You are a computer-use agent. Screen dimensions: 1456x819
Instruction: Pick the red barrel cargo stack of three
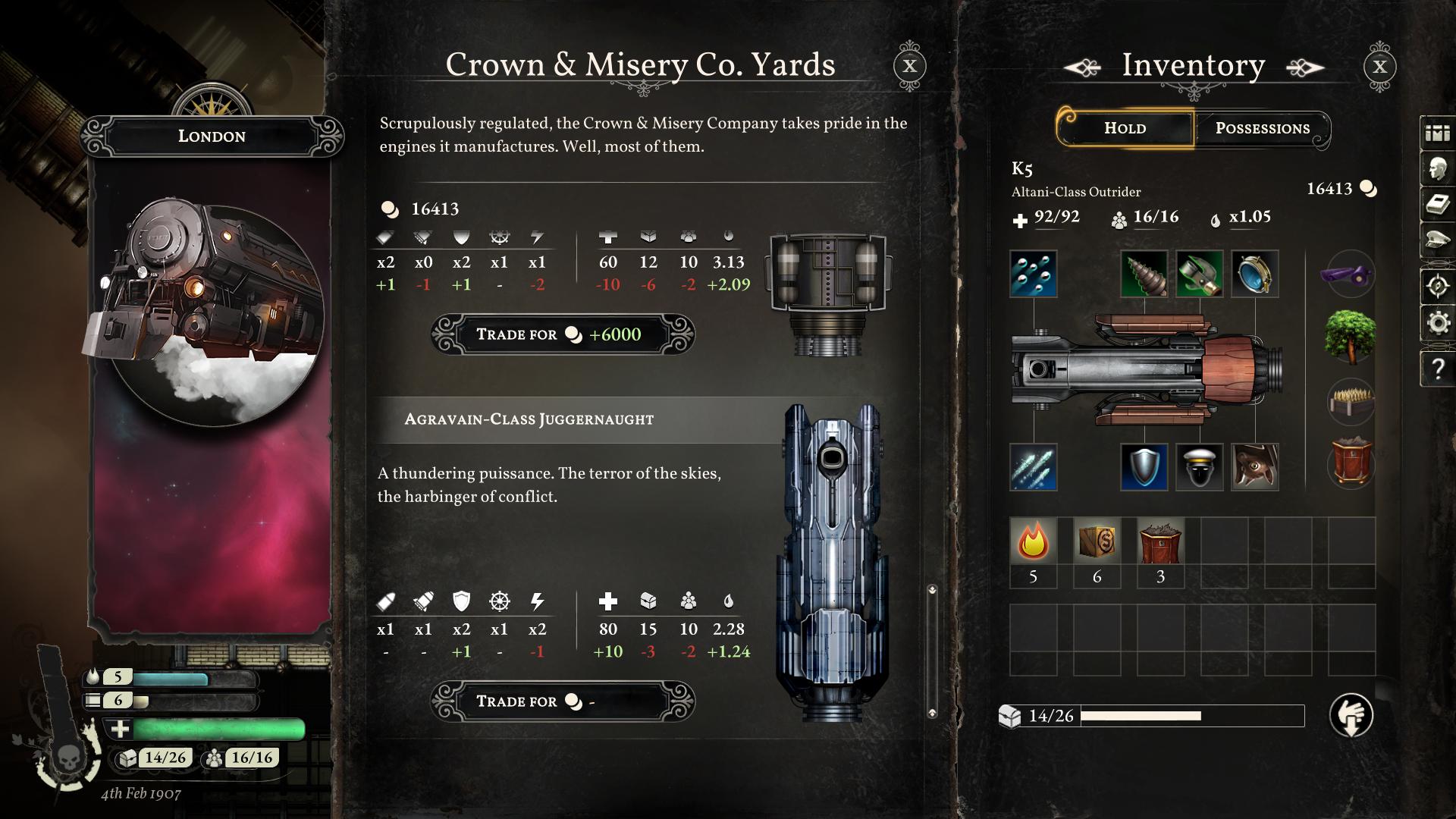1160,542
